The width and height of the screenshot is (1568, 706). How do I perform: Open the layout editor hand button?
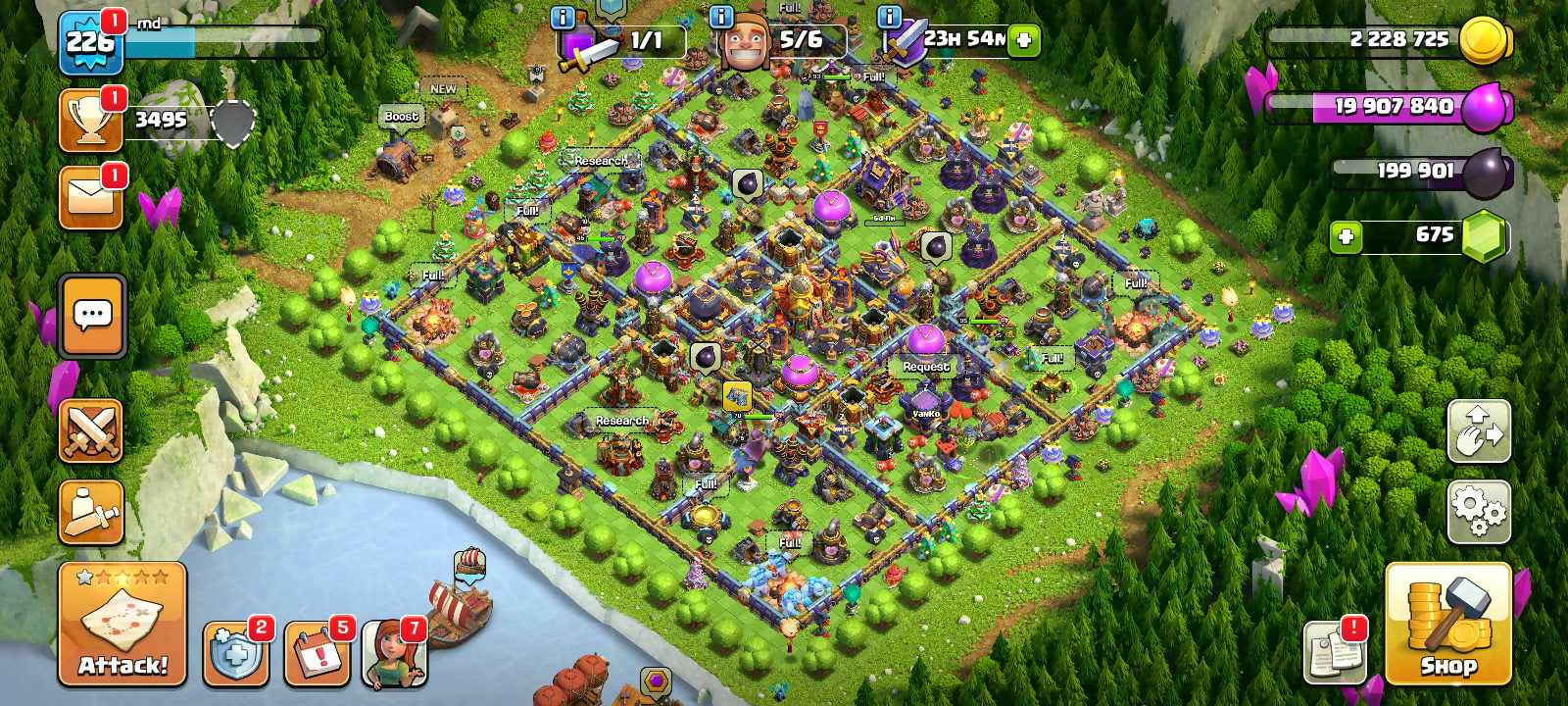click(x=1479, y=431)
